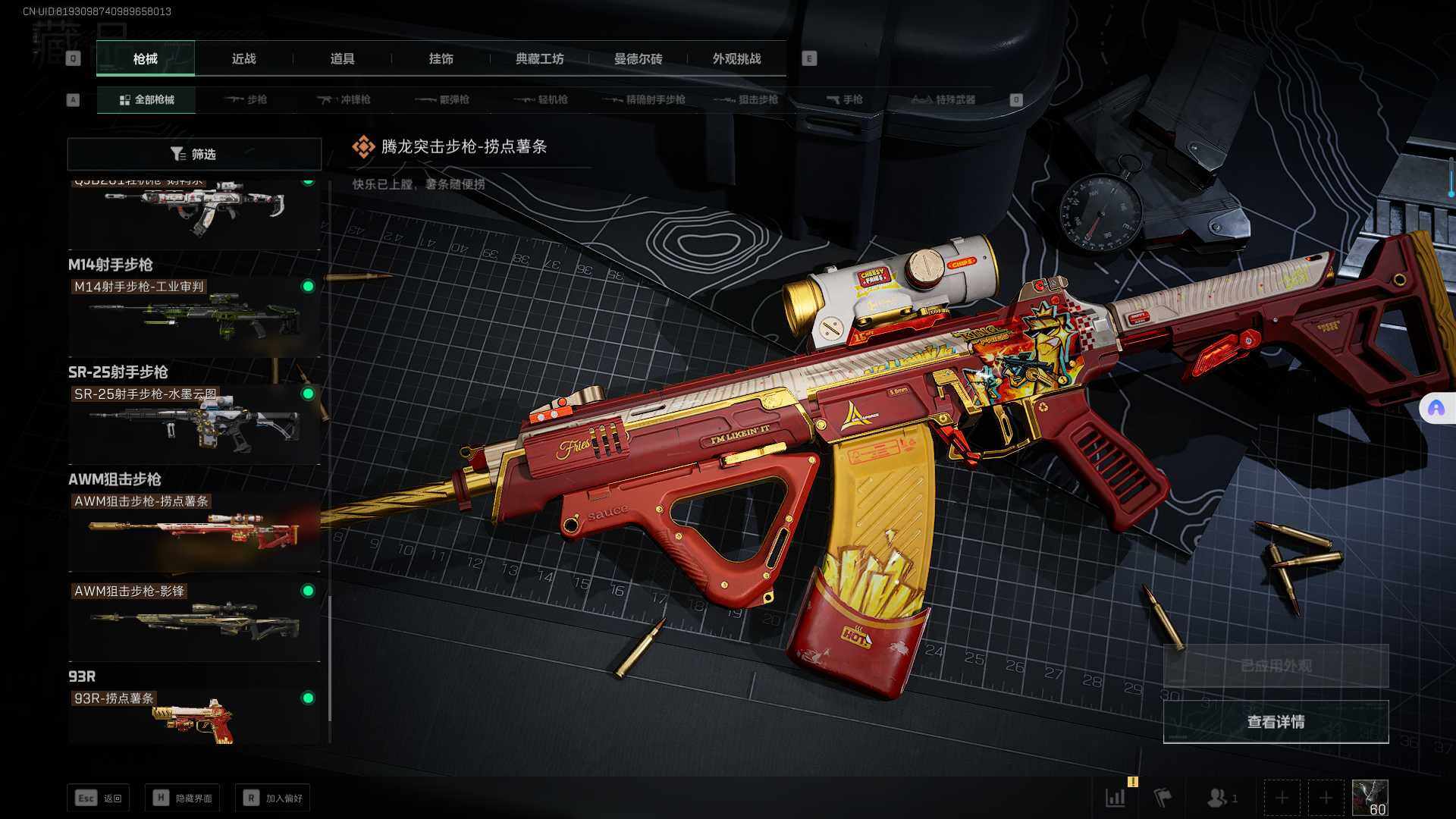The width and height of the screenshot is (1456, 819).
Task: Open the 筛选 filter button
Action: tap(194, 154)
